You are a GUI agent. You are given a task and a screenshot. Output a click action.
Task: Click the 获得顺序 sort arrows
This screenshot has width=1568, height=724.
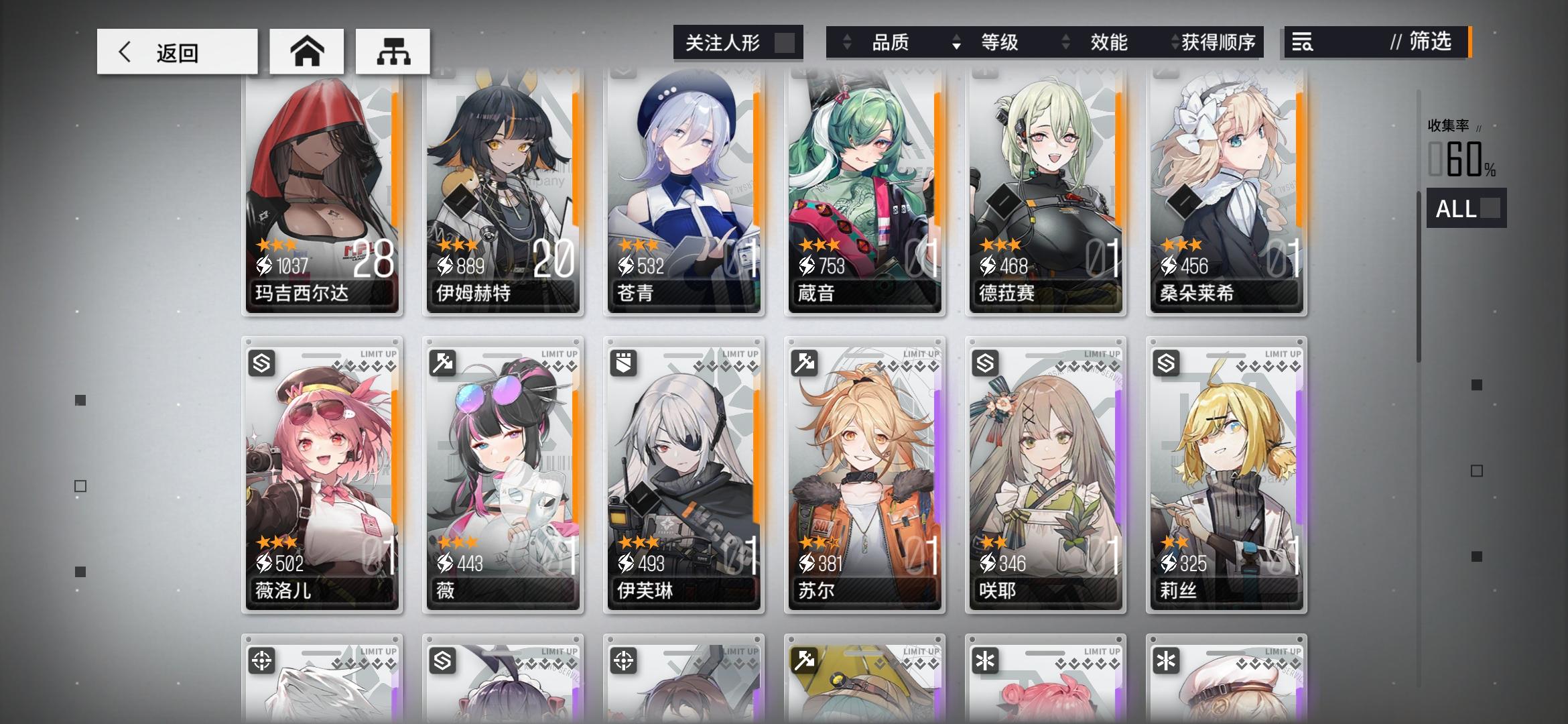click(1173, 42)
